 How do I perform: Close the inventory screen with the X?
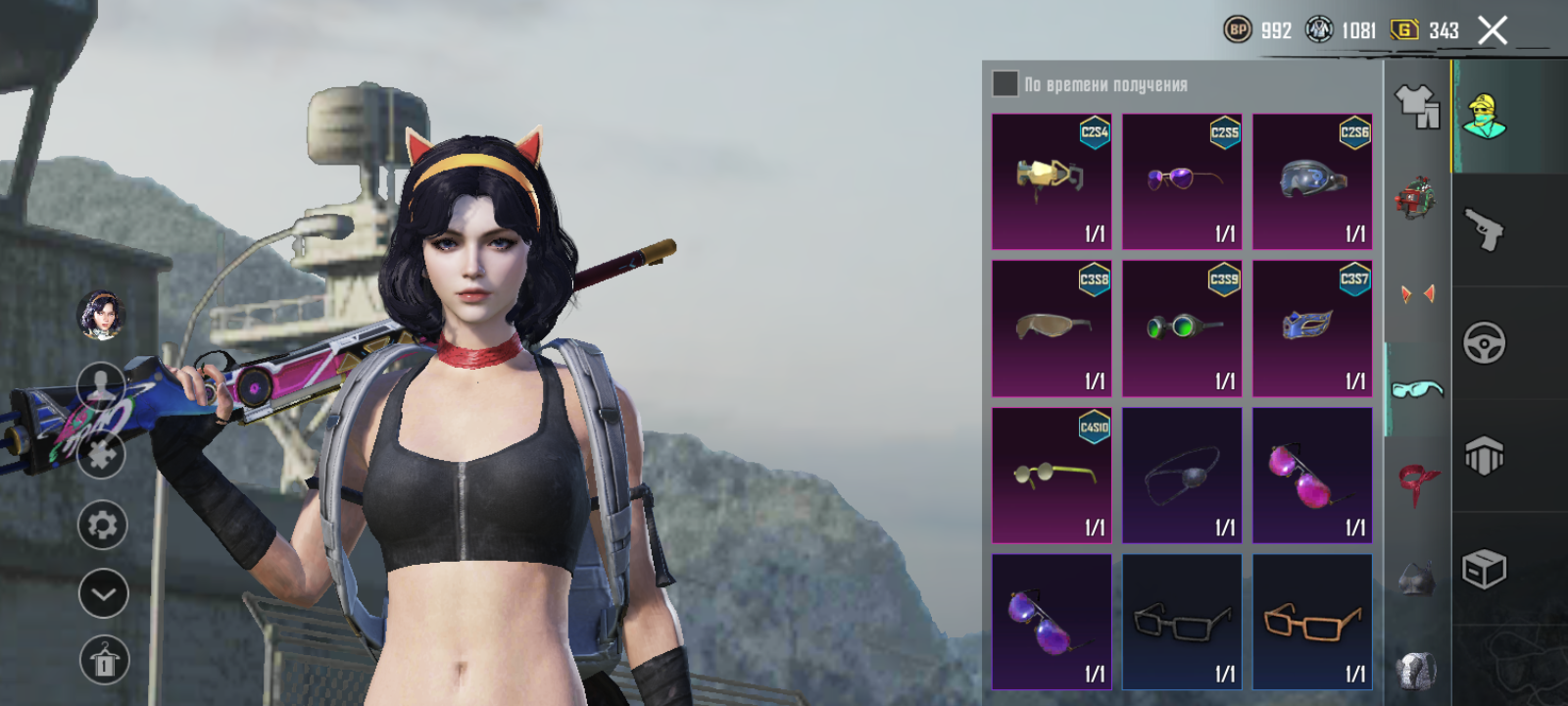[1492, 31]
